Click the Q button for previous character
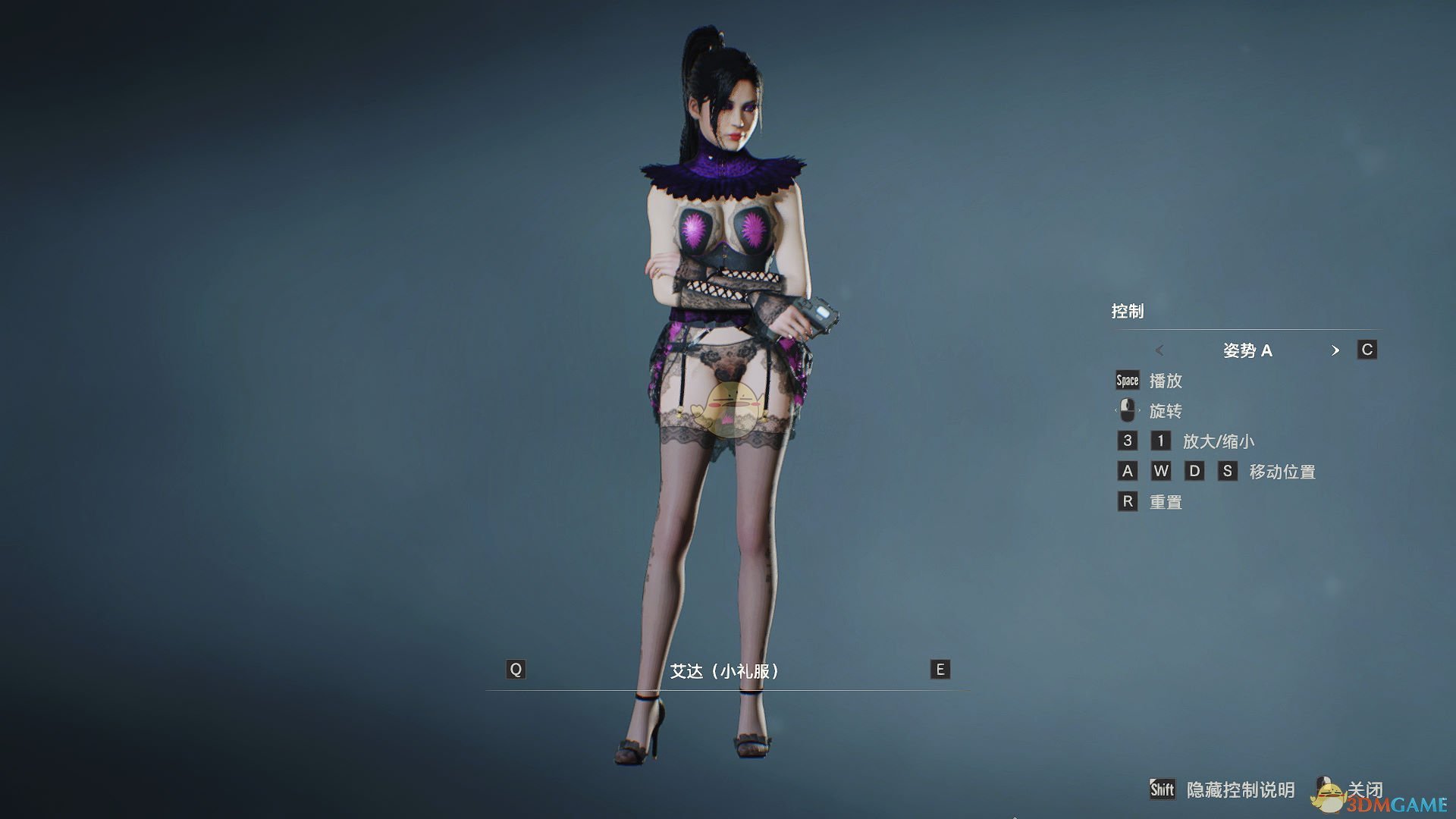This screenshot has width=1456, height=819. tap(516, 670)
